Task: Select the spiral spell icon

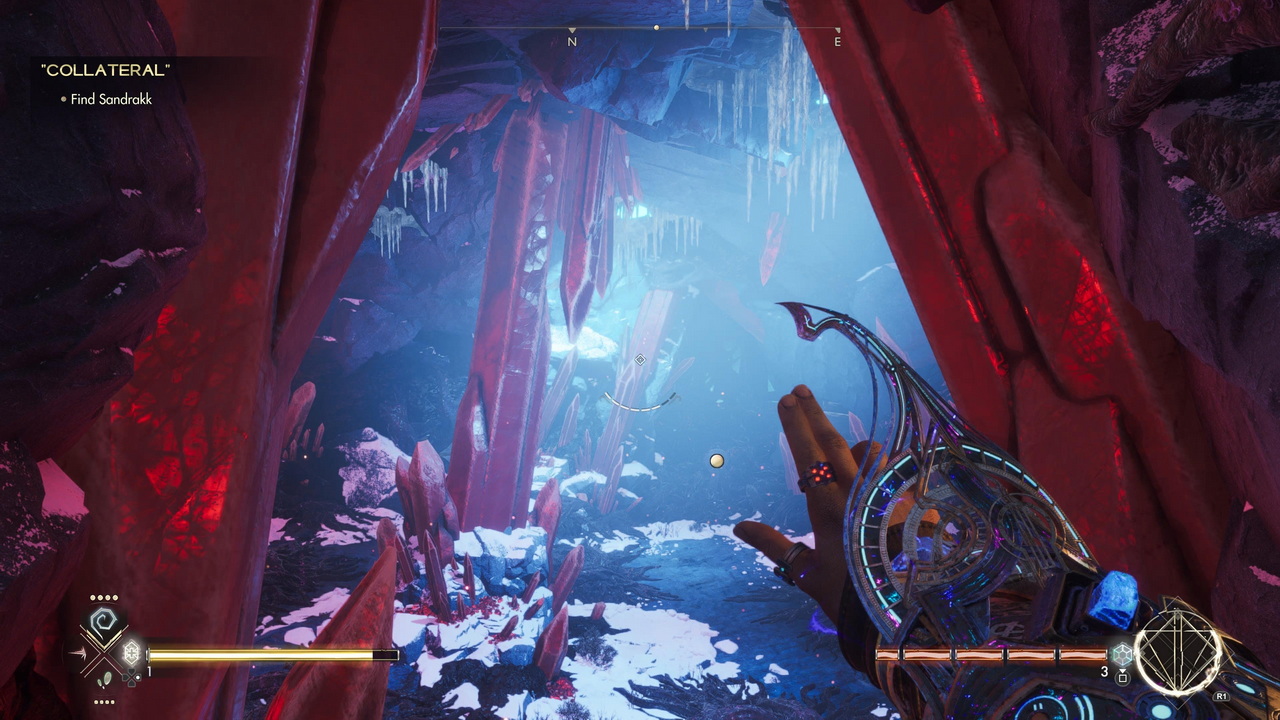Action: 104,624
